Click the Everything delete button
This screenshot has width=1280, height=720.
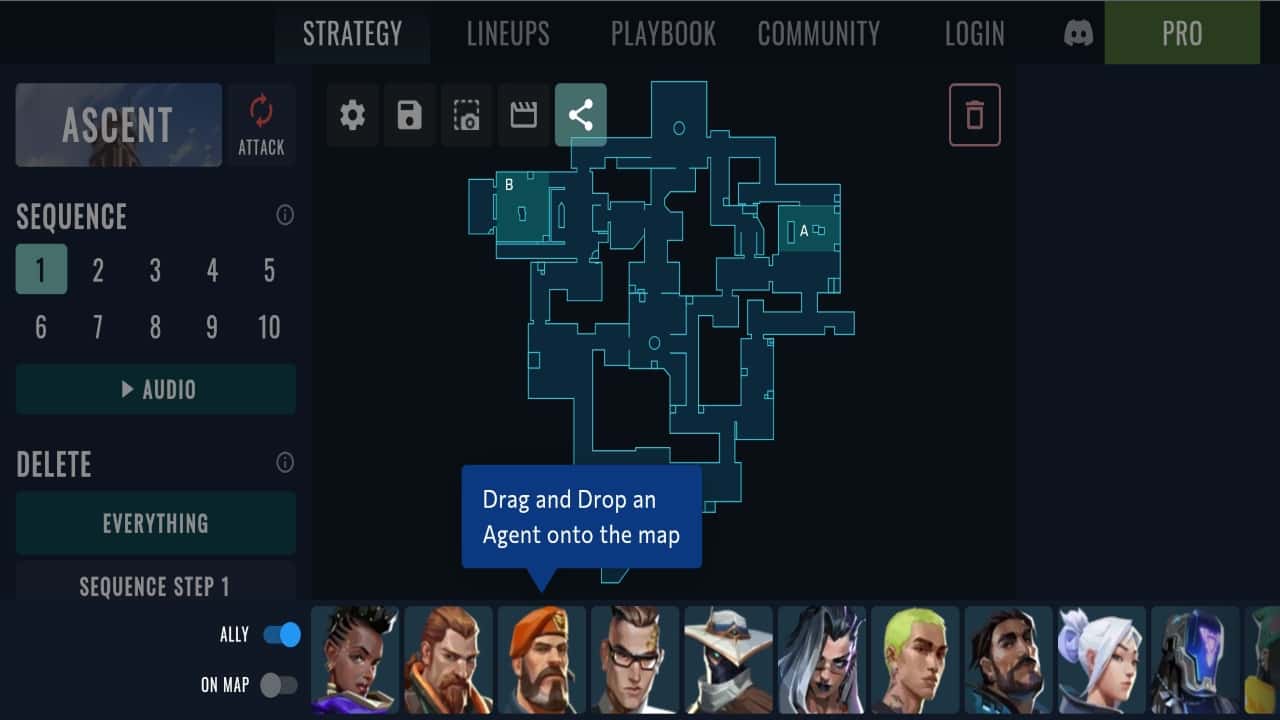tap(155, 522)
